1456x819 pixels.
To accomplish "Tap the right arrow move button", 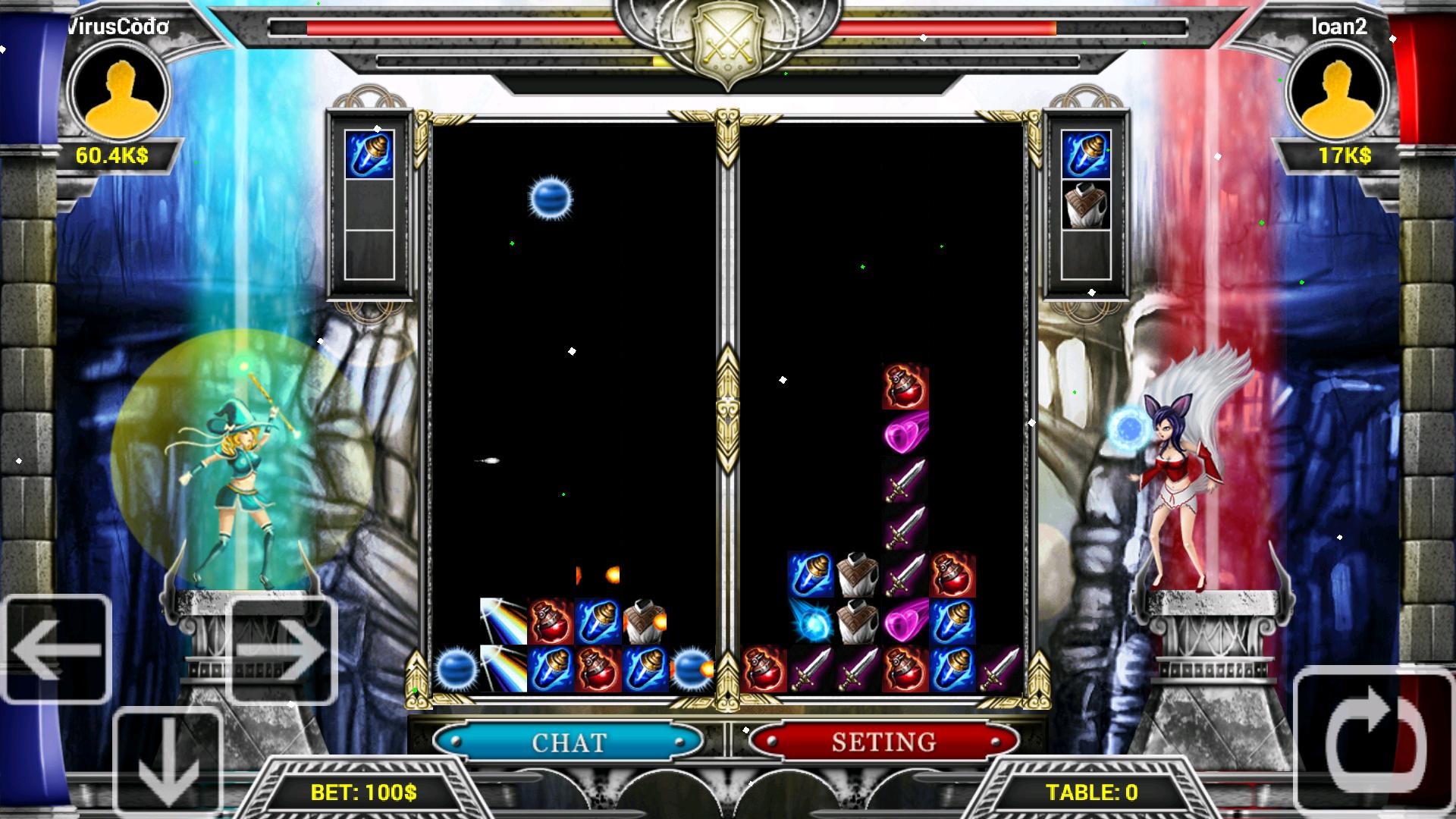I will coord(281,651).
